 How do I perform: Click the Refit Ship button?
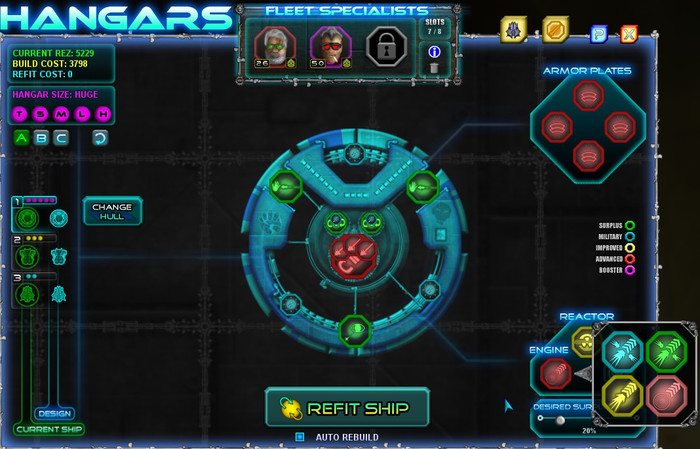347,407
